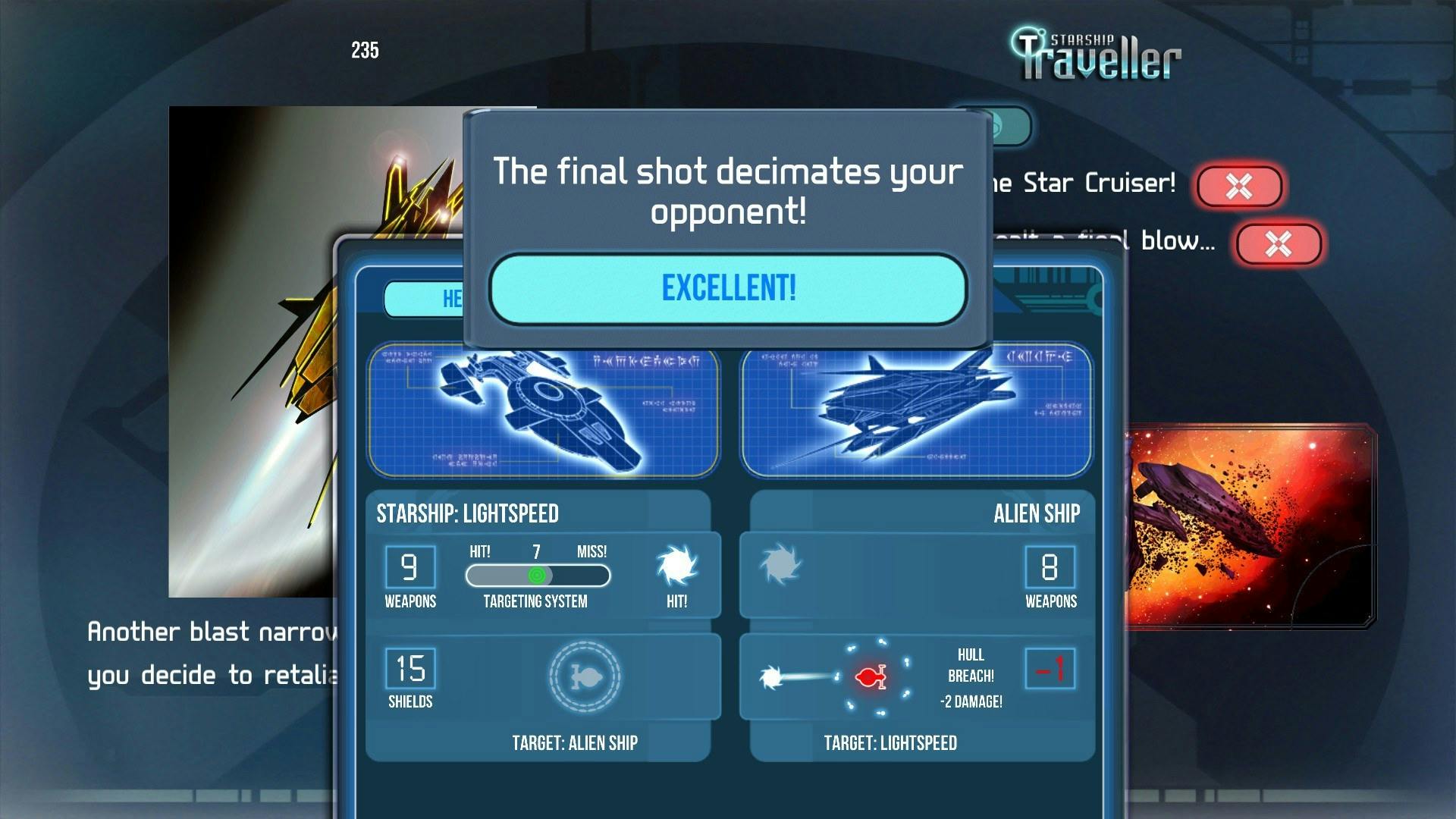
Task: Click the -1 red damage indicator icon
Action: point(1050,670)
